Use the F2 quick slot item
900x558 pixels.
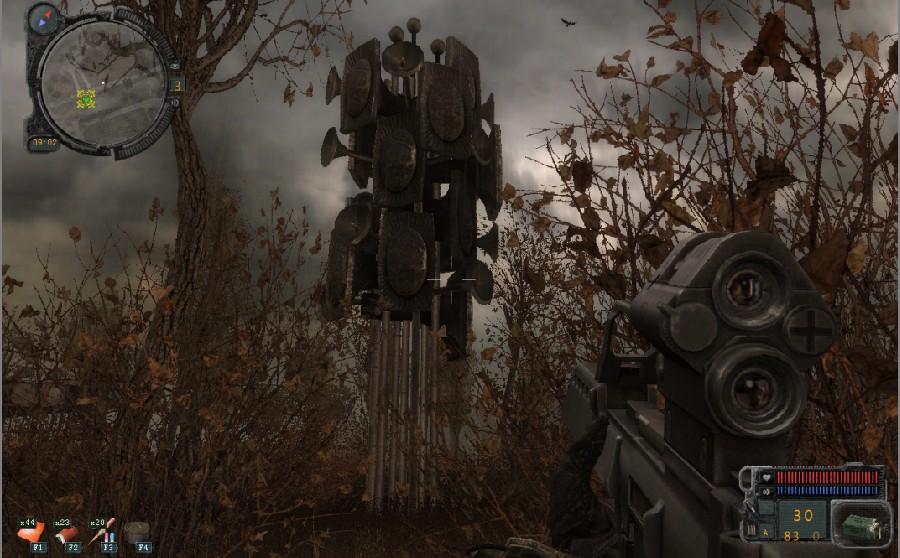(x=67, y=534)
